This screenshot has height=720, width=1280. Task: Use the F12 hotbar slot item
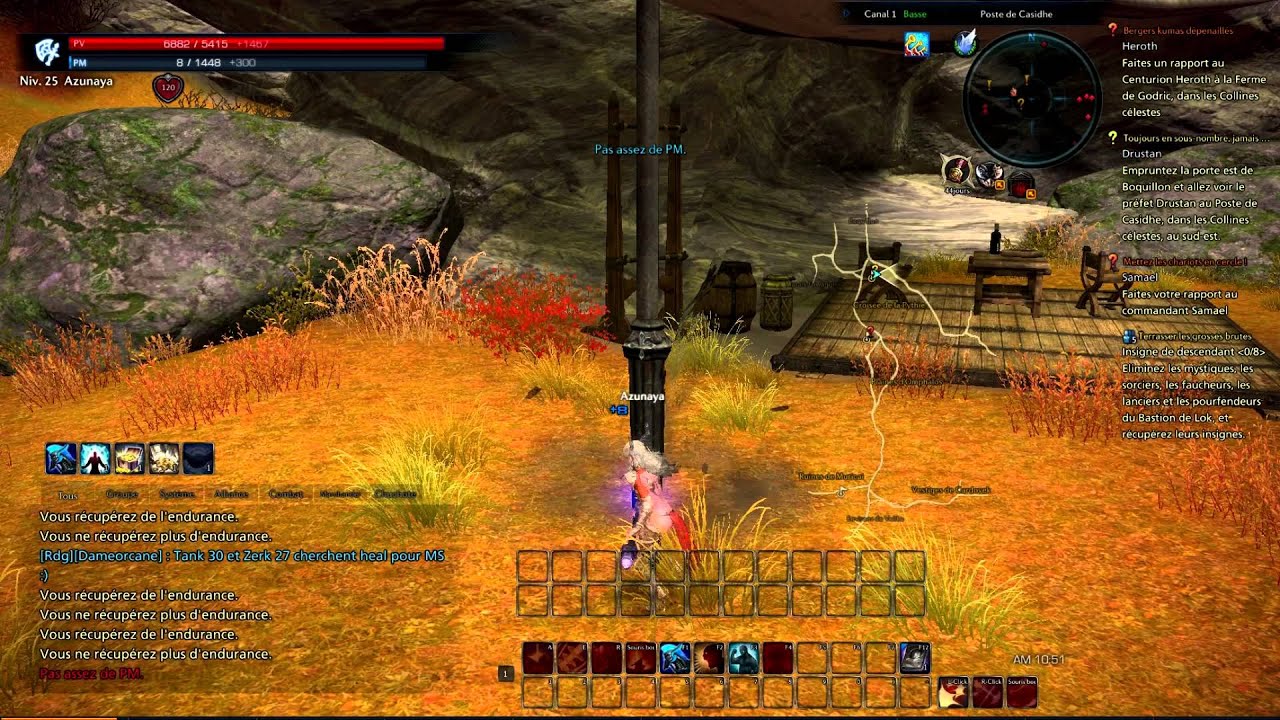pos(914,657)
